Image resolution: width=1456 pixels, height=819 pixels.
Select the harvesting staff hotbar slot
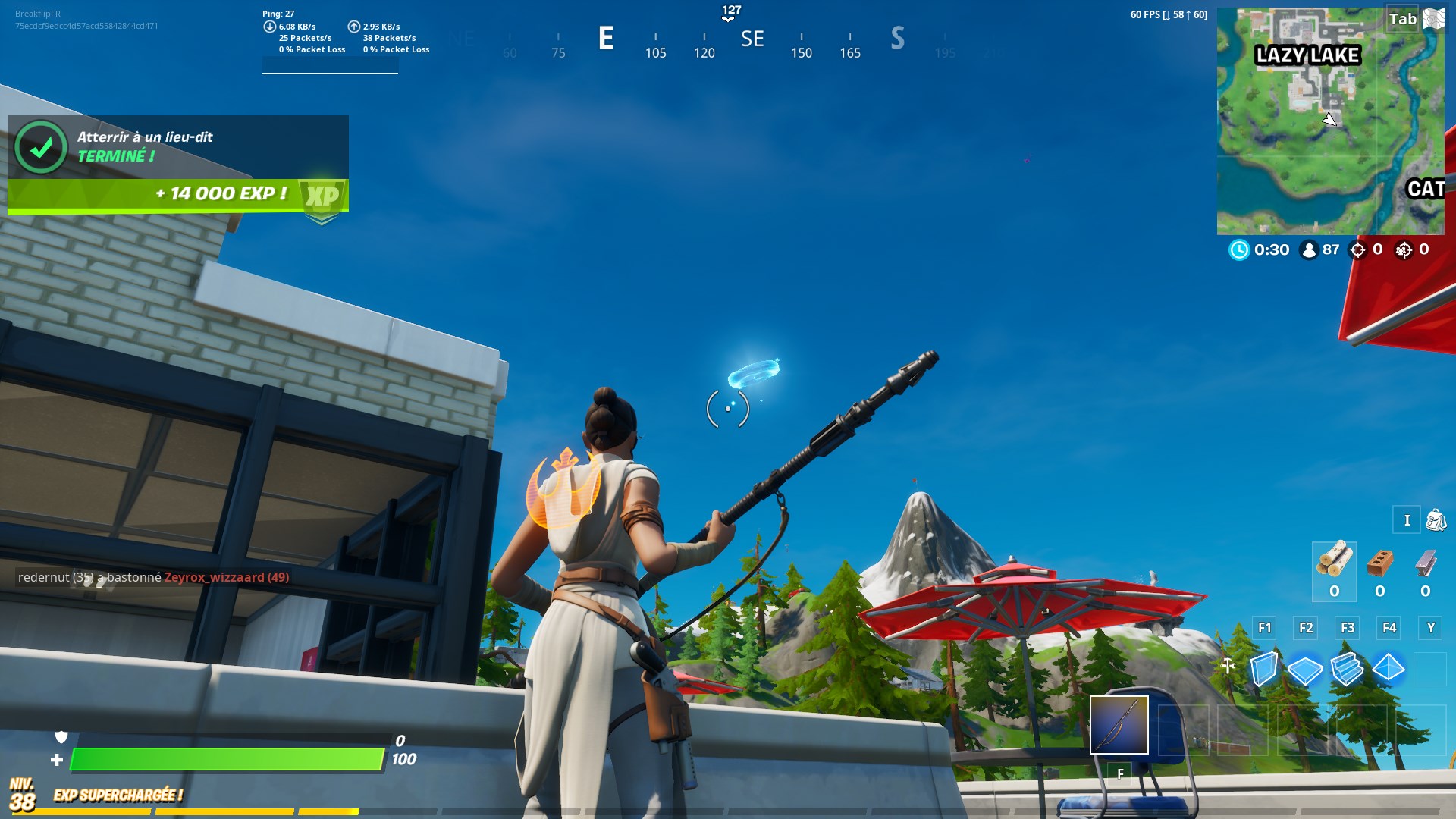coord(1119,725)
